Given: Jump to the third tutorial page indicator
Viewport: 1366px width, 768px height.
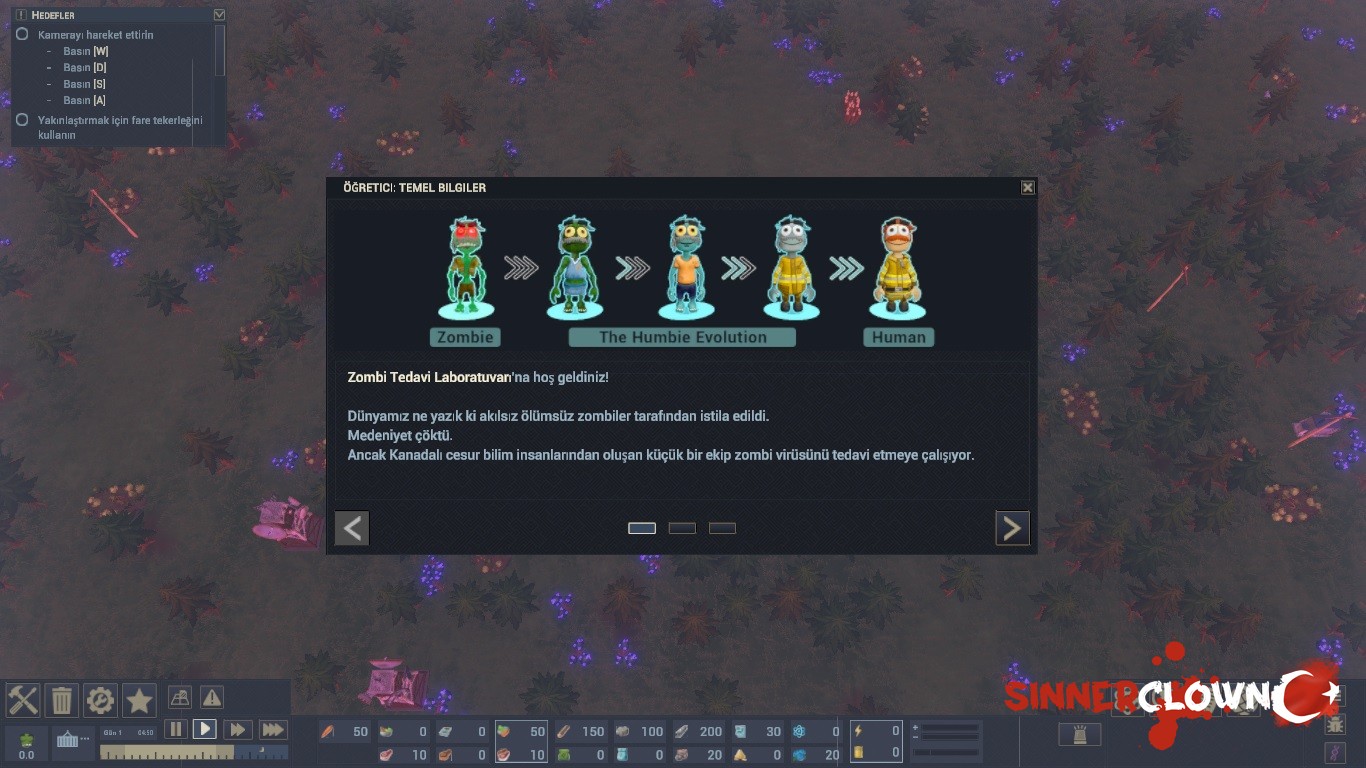Looking at the screenshot, I should (x=722, y=528).
